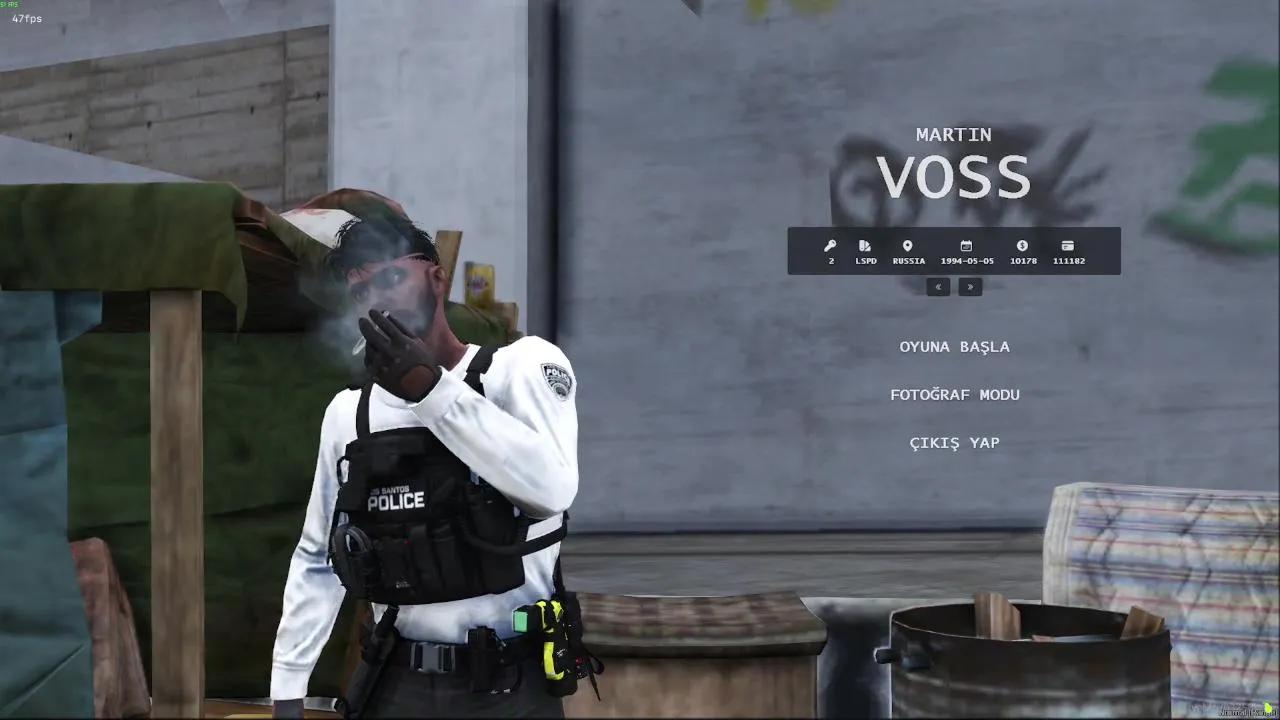The width and height of the screenshot is (1280, 720).
Task: Select OYUNA BAŞLA to start the game
Action: click(954, 346)
